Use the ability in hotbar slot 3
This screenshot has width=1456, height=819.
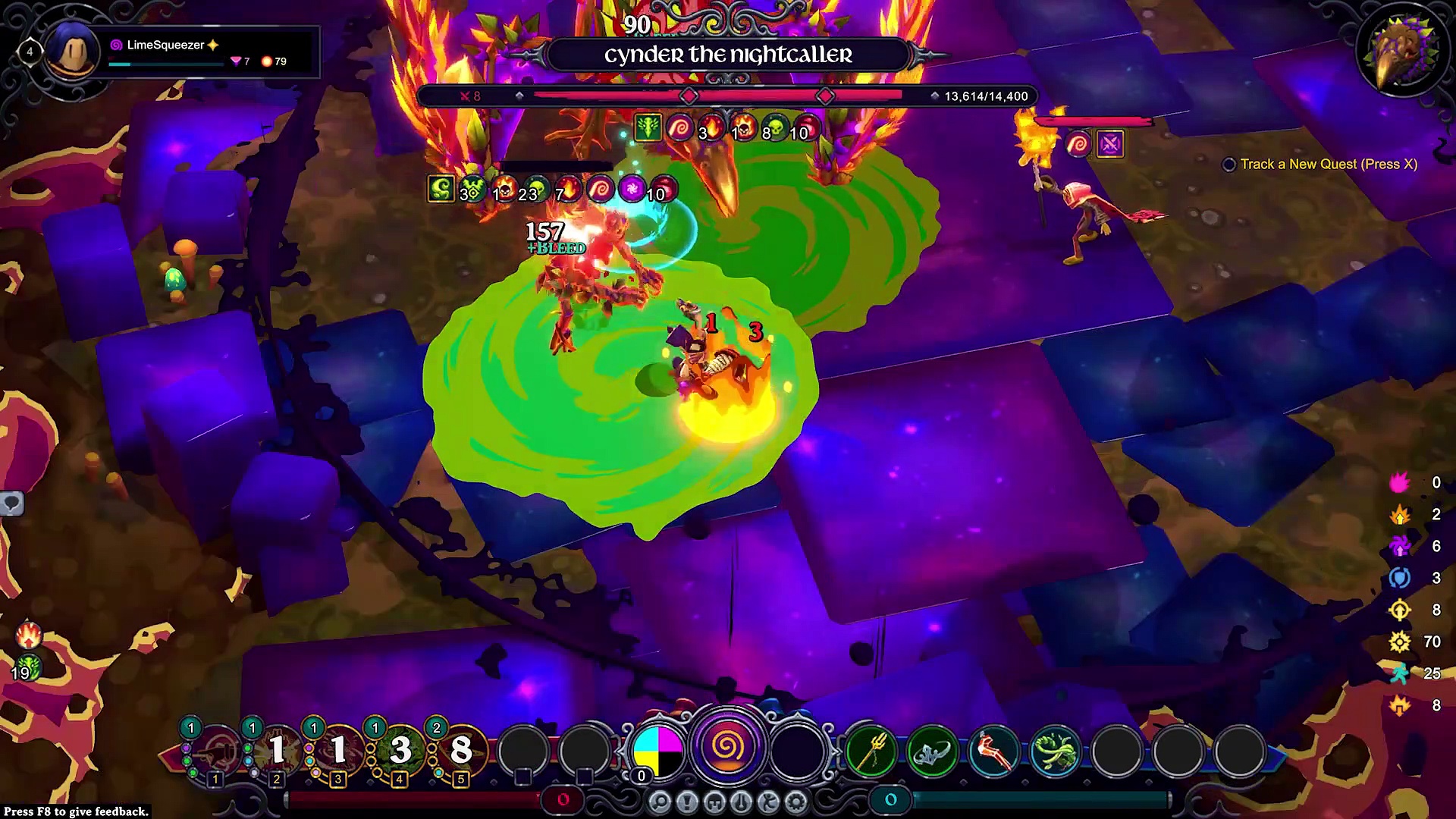coord(338,751)
